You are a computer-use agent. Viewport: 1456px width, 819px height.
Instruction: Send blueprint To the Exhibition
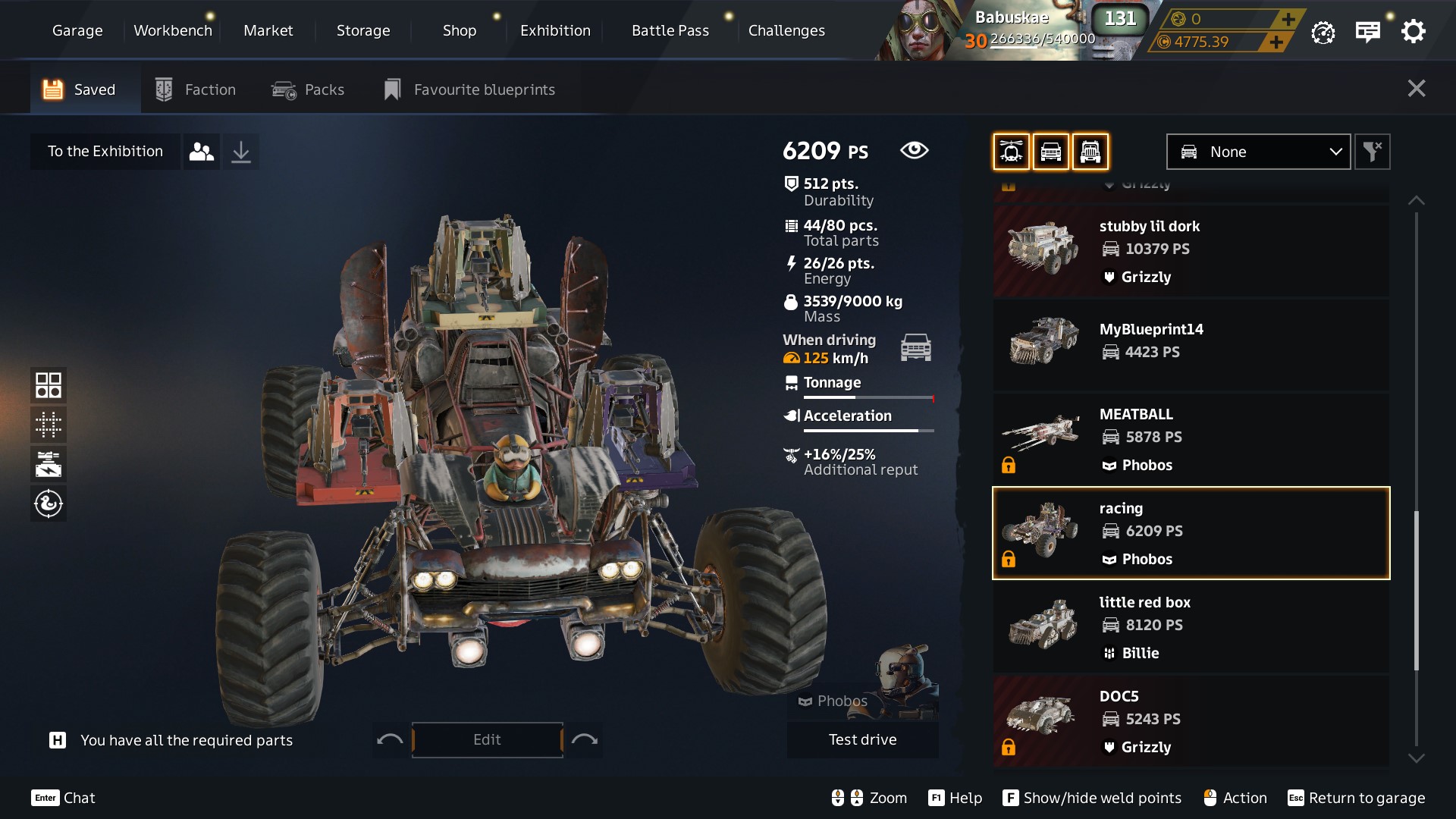tap(105, 152)
